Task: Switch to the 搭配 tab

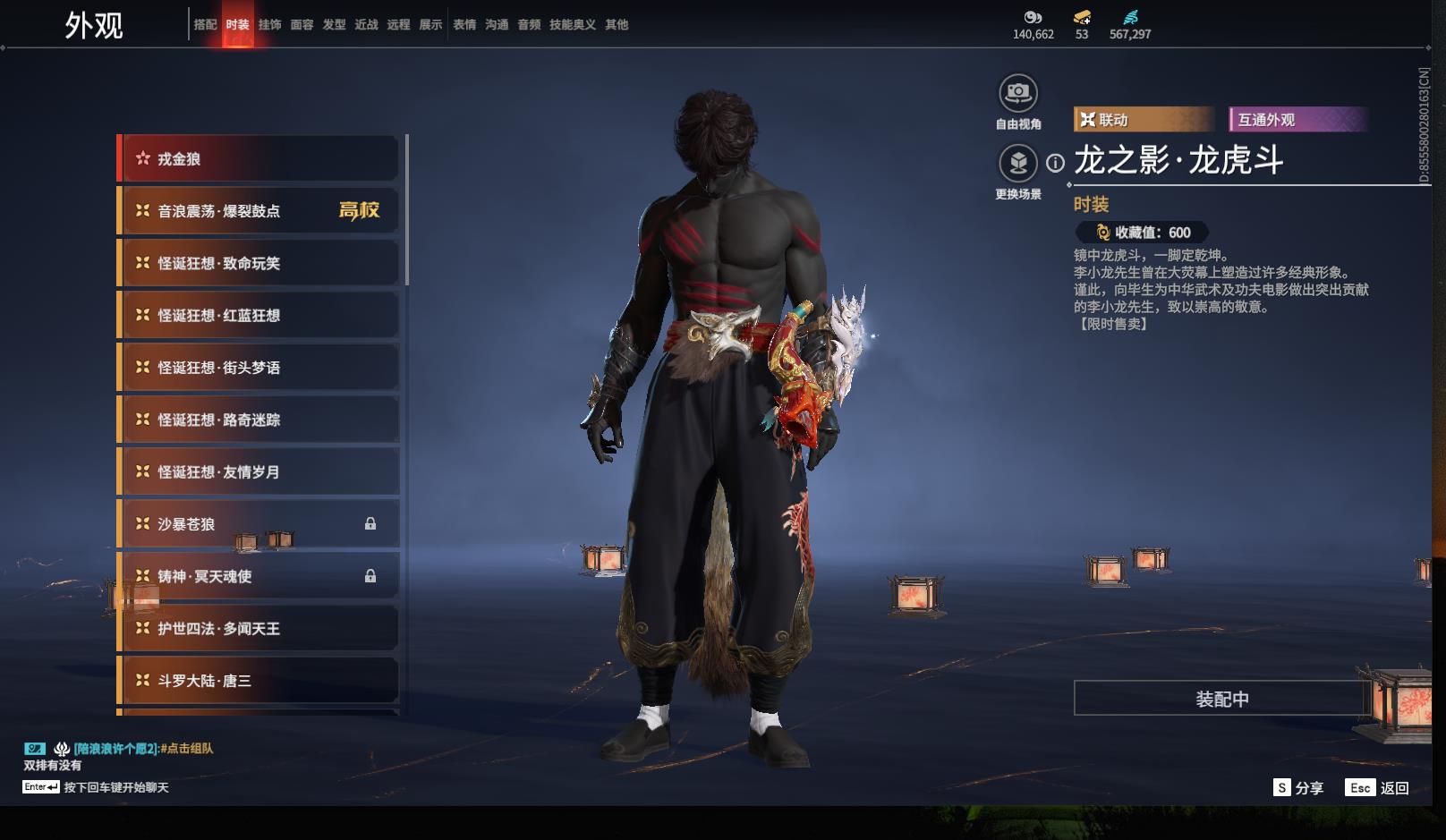Action: [205, 25]
